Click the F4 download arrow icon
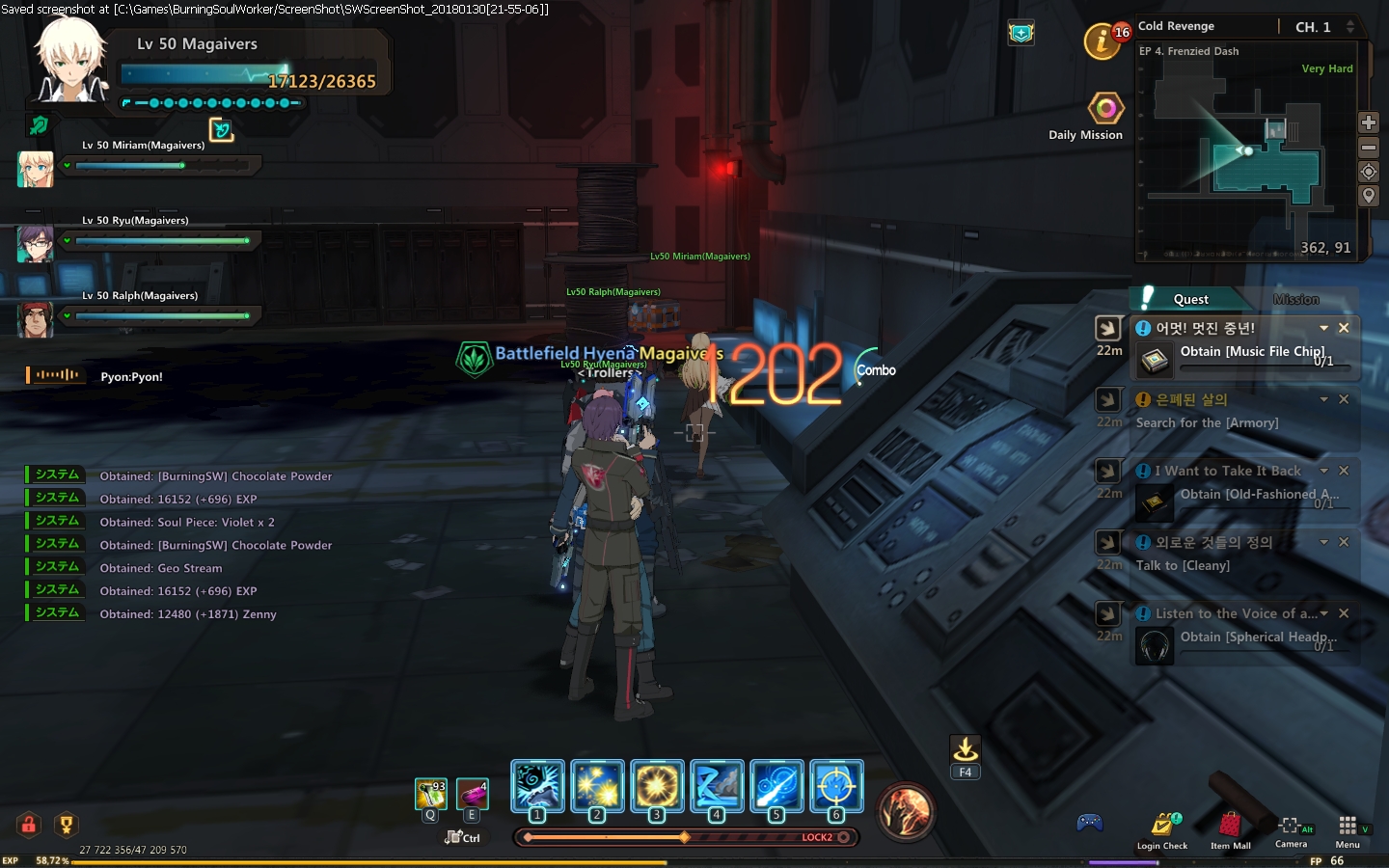Viewport: 1389px width, 868px height. click(966, 749)
